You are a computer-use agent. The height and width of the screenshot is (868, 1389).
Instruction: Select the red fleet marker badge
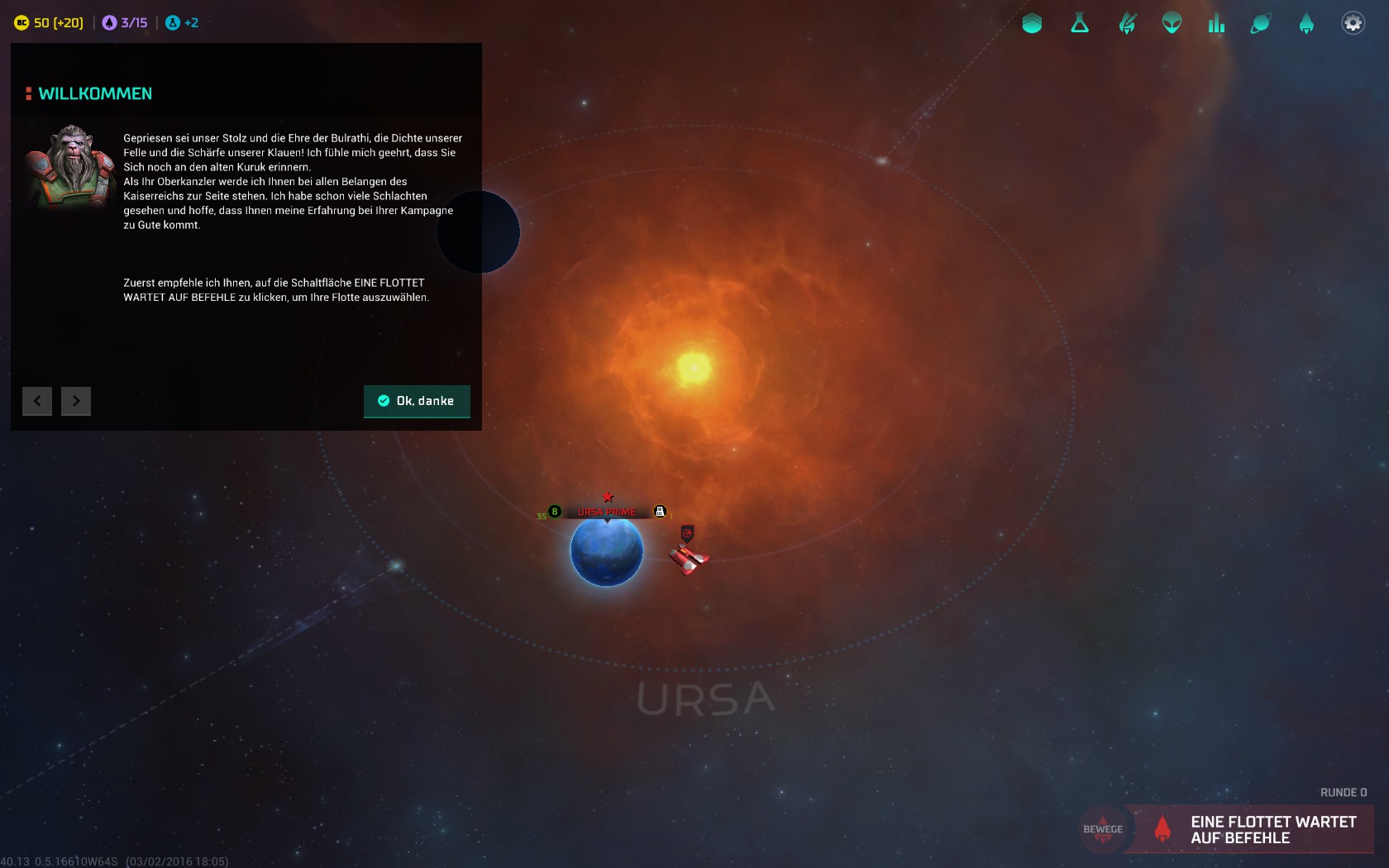687,533
